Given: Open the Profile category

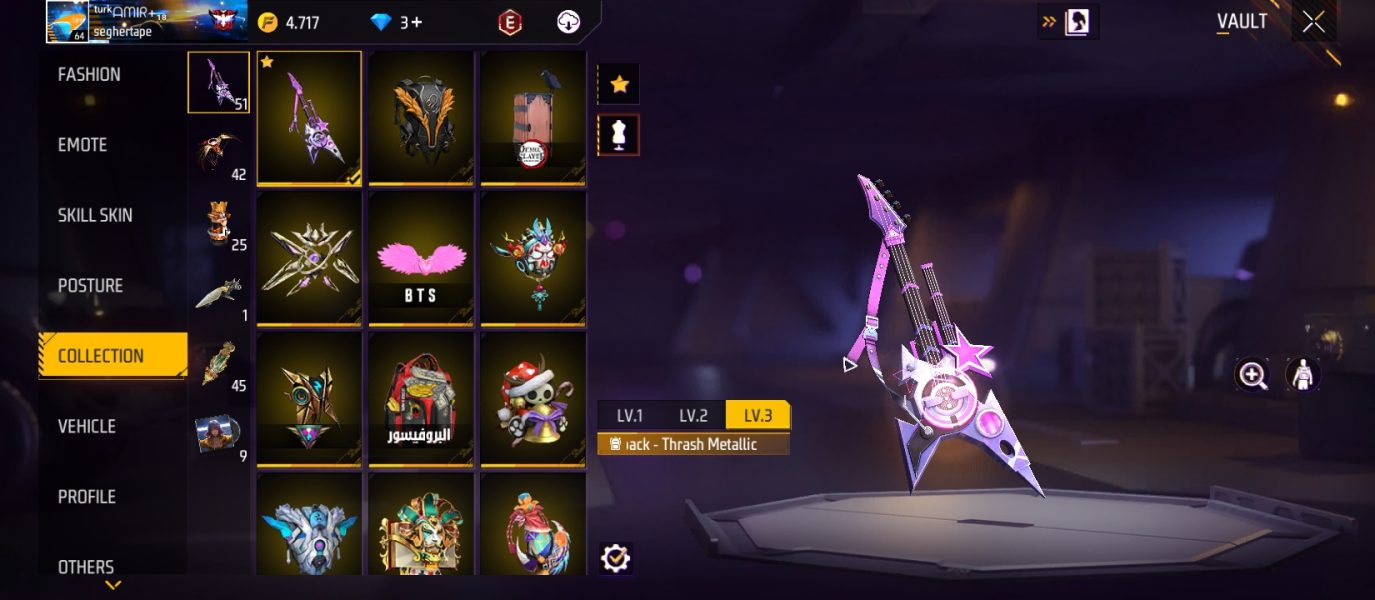Looking at the screenshot, I should coord(87,497).
